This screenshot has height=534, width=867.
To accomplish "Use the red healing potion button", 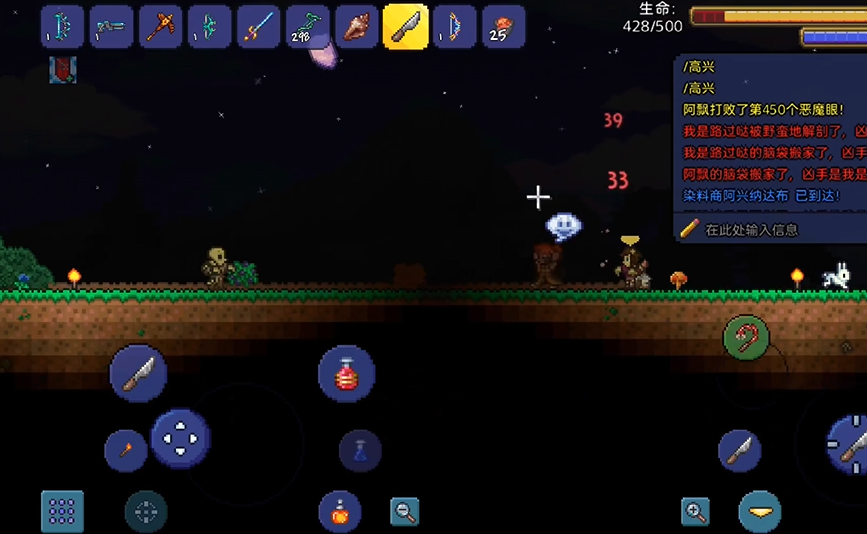I will click(x=346, y=374).
